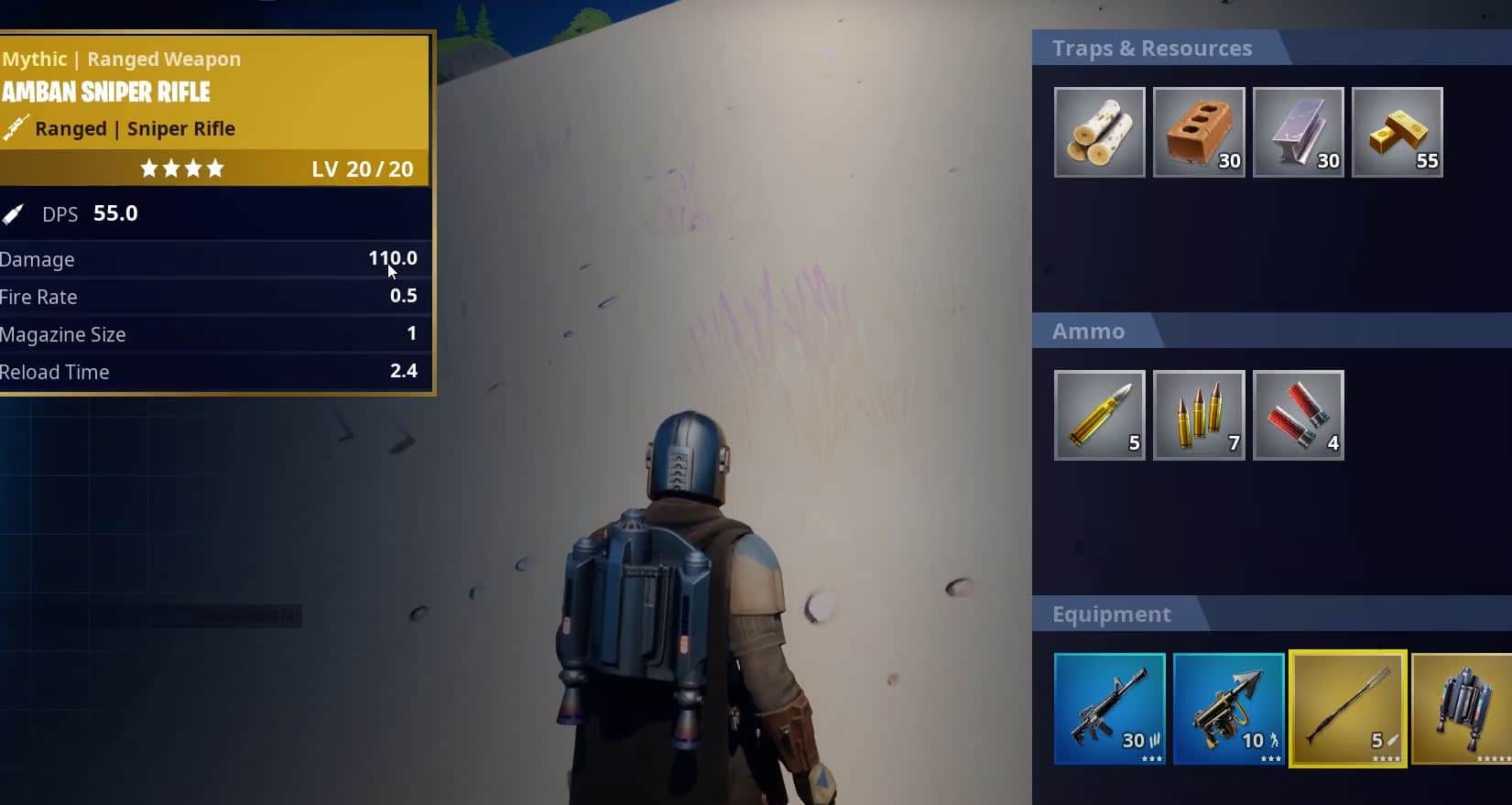
Task: Select the wood resource slot
Action: tap(1099, 131)
